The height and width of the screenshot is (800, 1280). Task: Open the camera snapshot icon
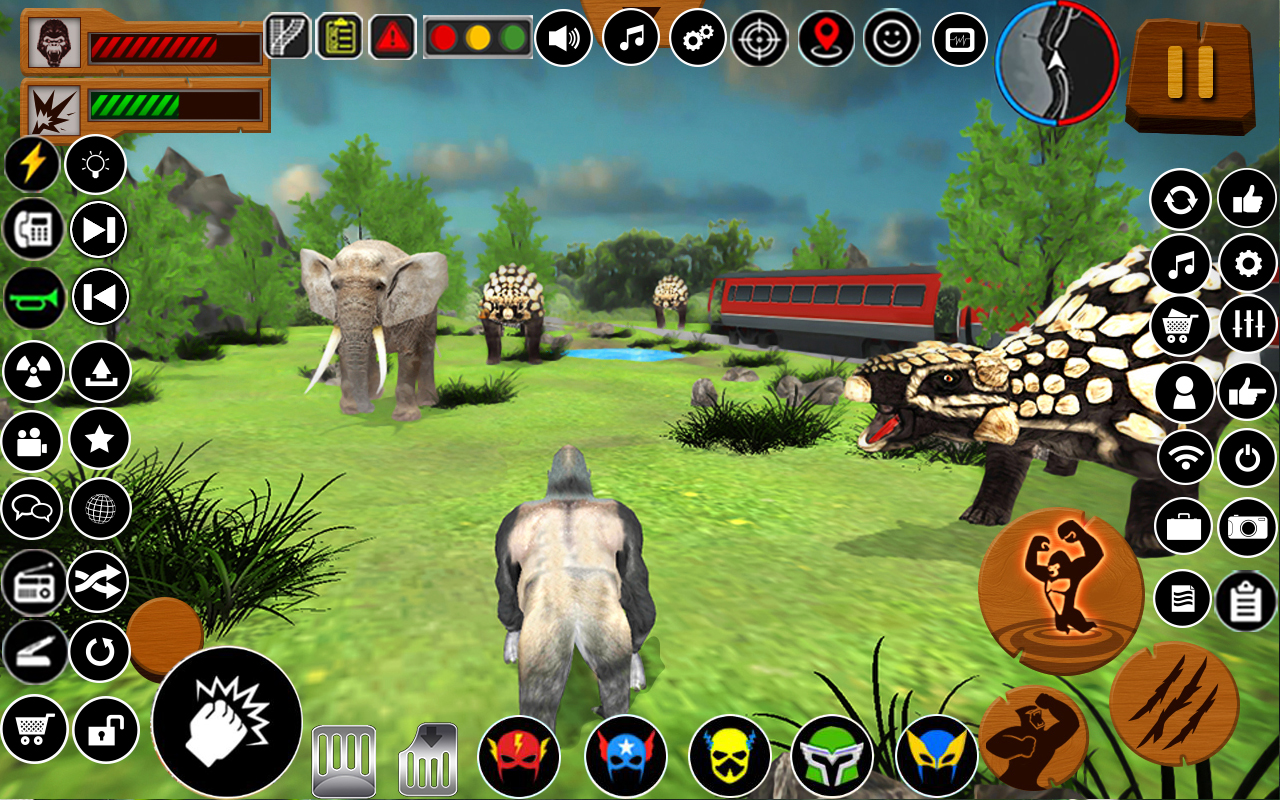1247,527
